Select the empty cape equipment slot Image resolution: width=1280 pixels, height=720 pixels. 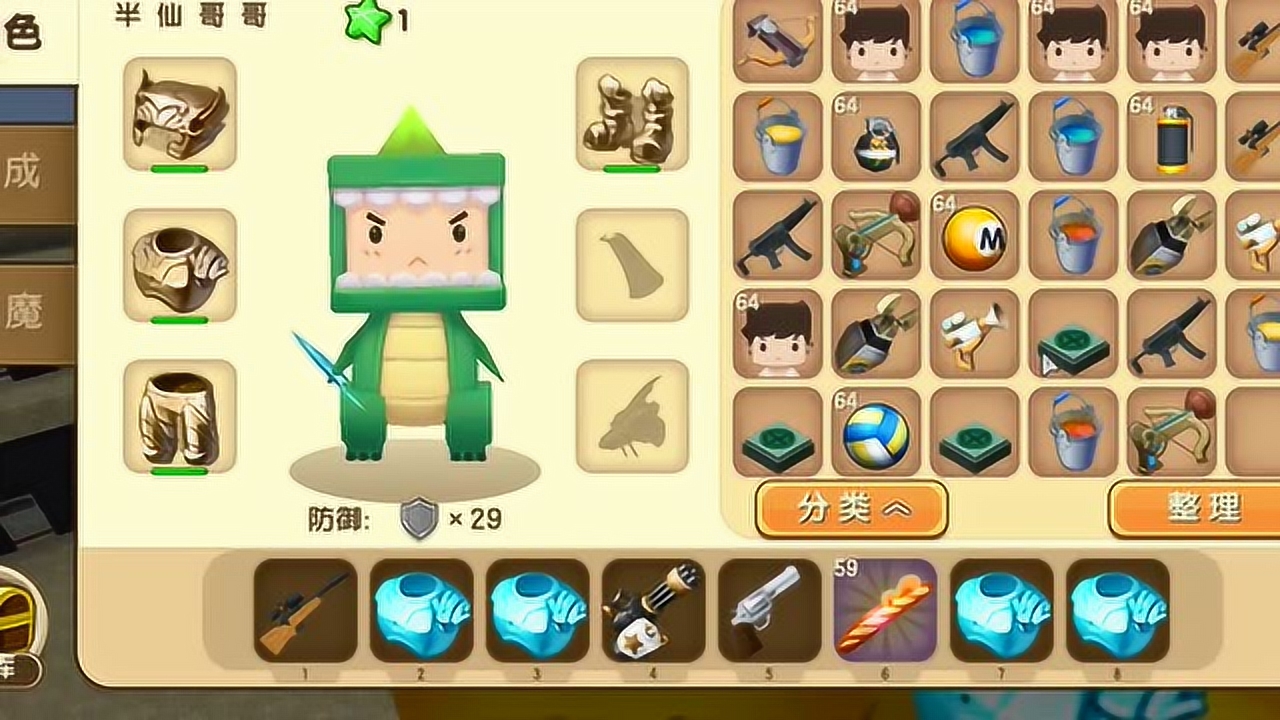[x=632, y=265]
